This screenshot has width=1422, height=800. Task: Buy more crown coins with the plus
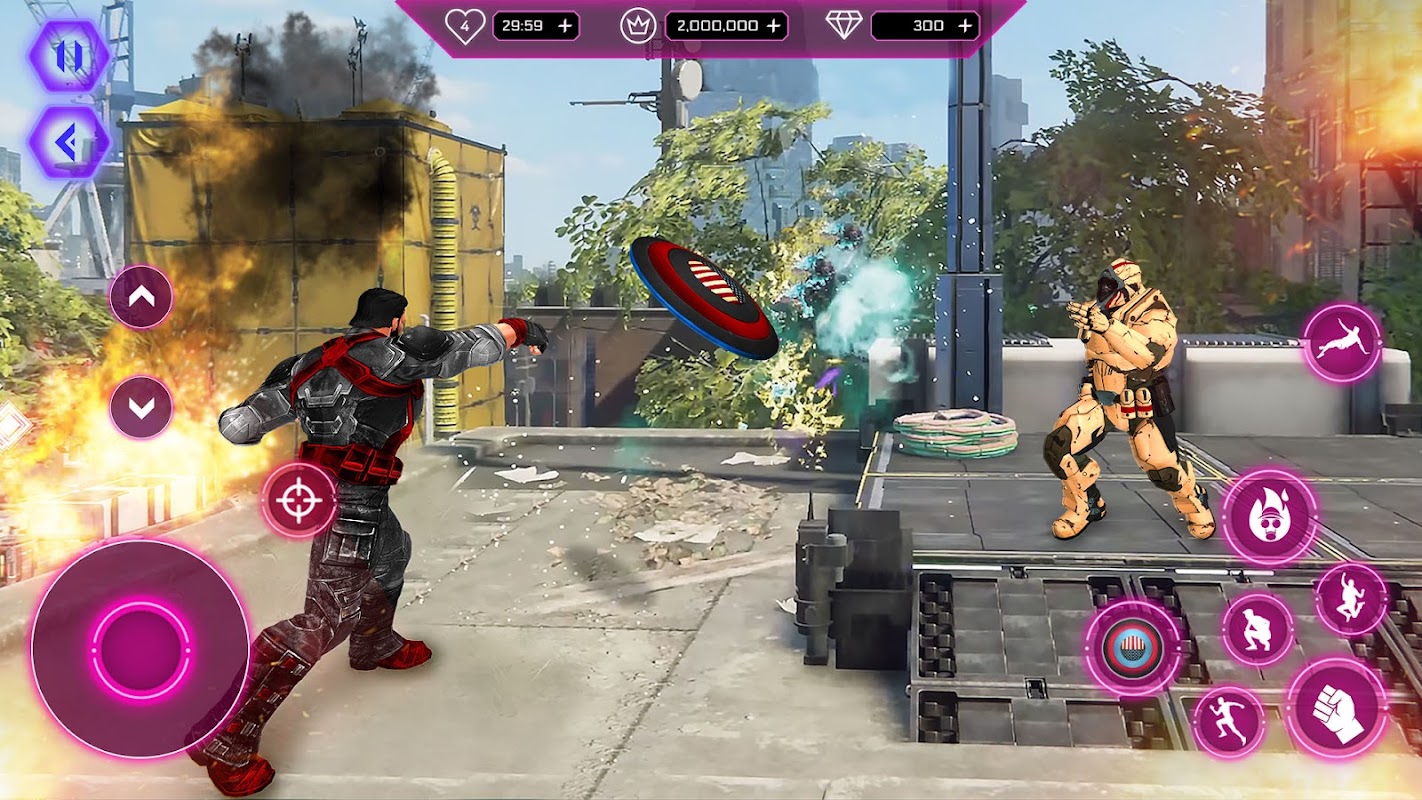click(x=773, y=26)
